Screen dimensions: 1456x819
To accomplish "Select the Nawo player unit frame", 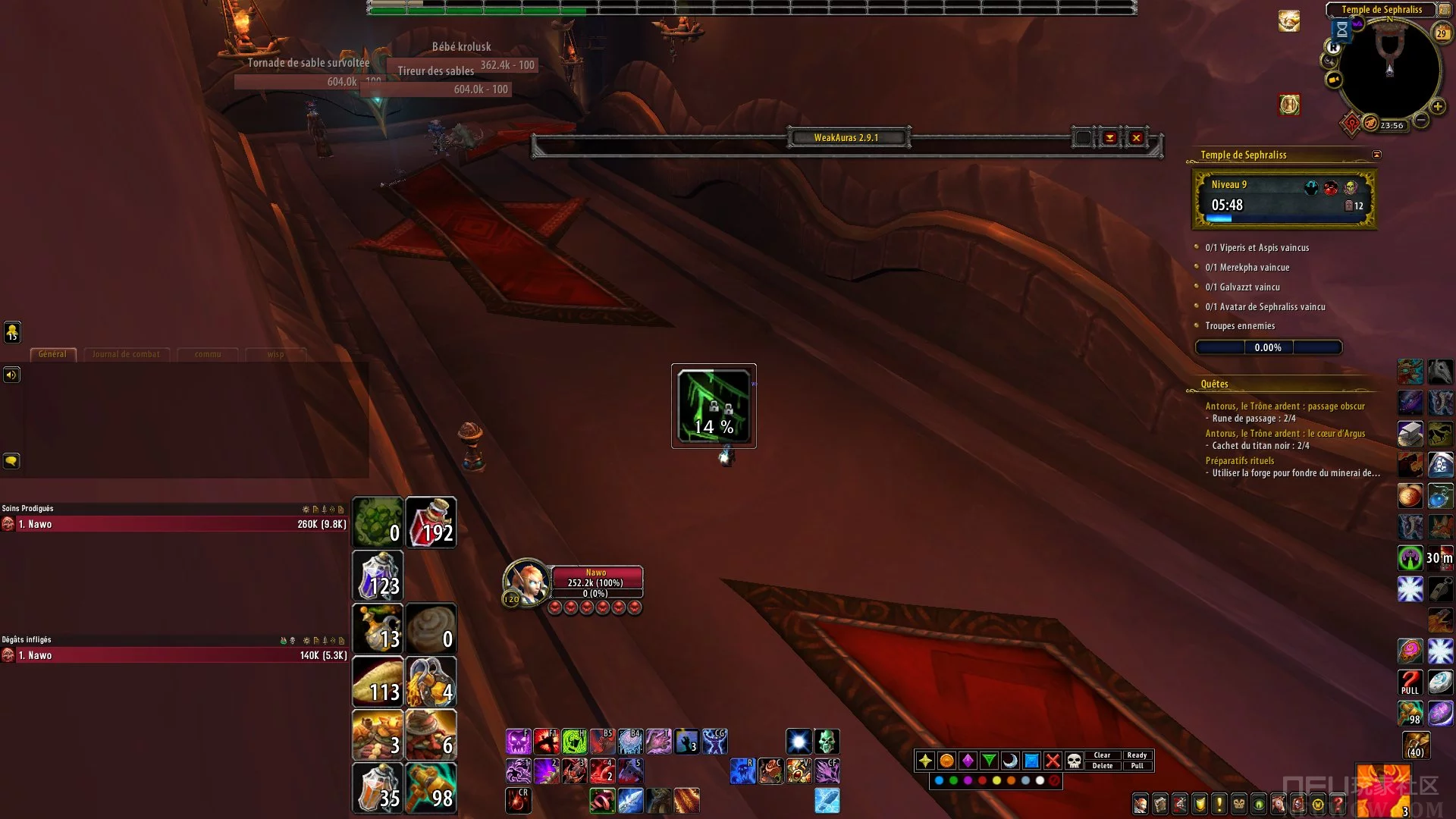I will pyautogui.click(x=595, y=582).
